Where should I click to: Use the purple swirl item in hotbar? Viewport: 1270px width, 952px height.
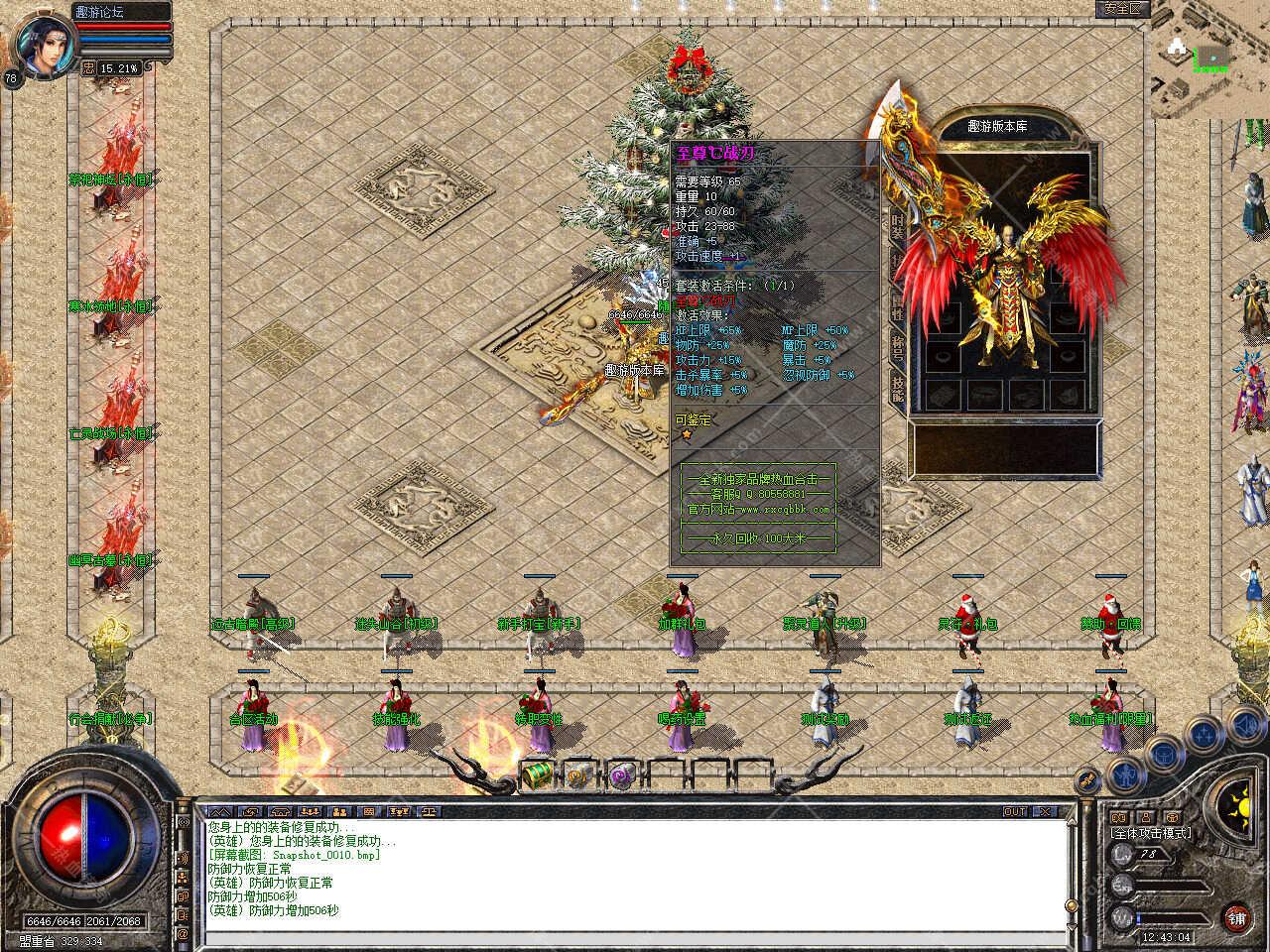coord(622,774)
